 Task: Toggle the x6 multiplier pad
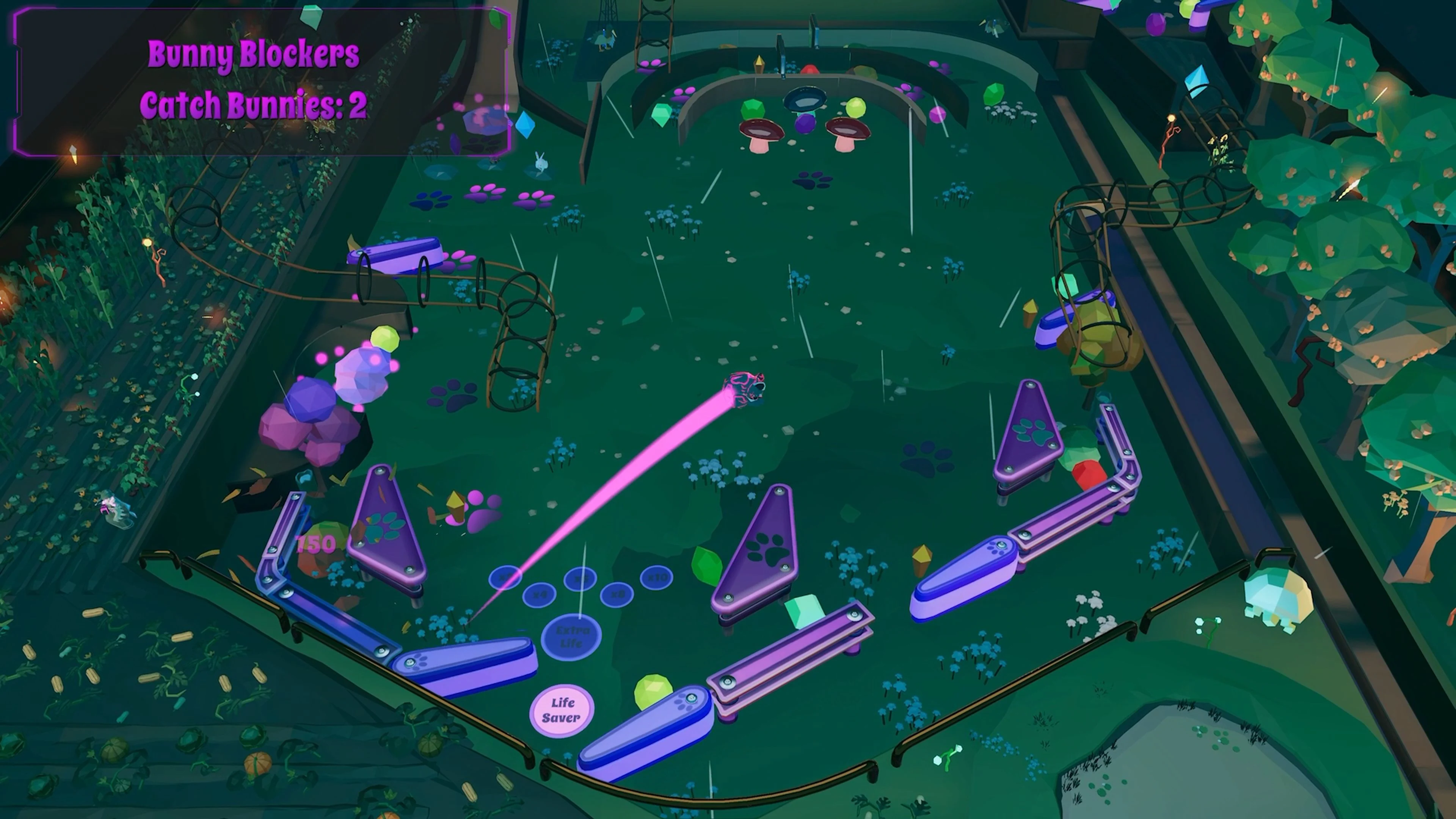click(580, 577)
